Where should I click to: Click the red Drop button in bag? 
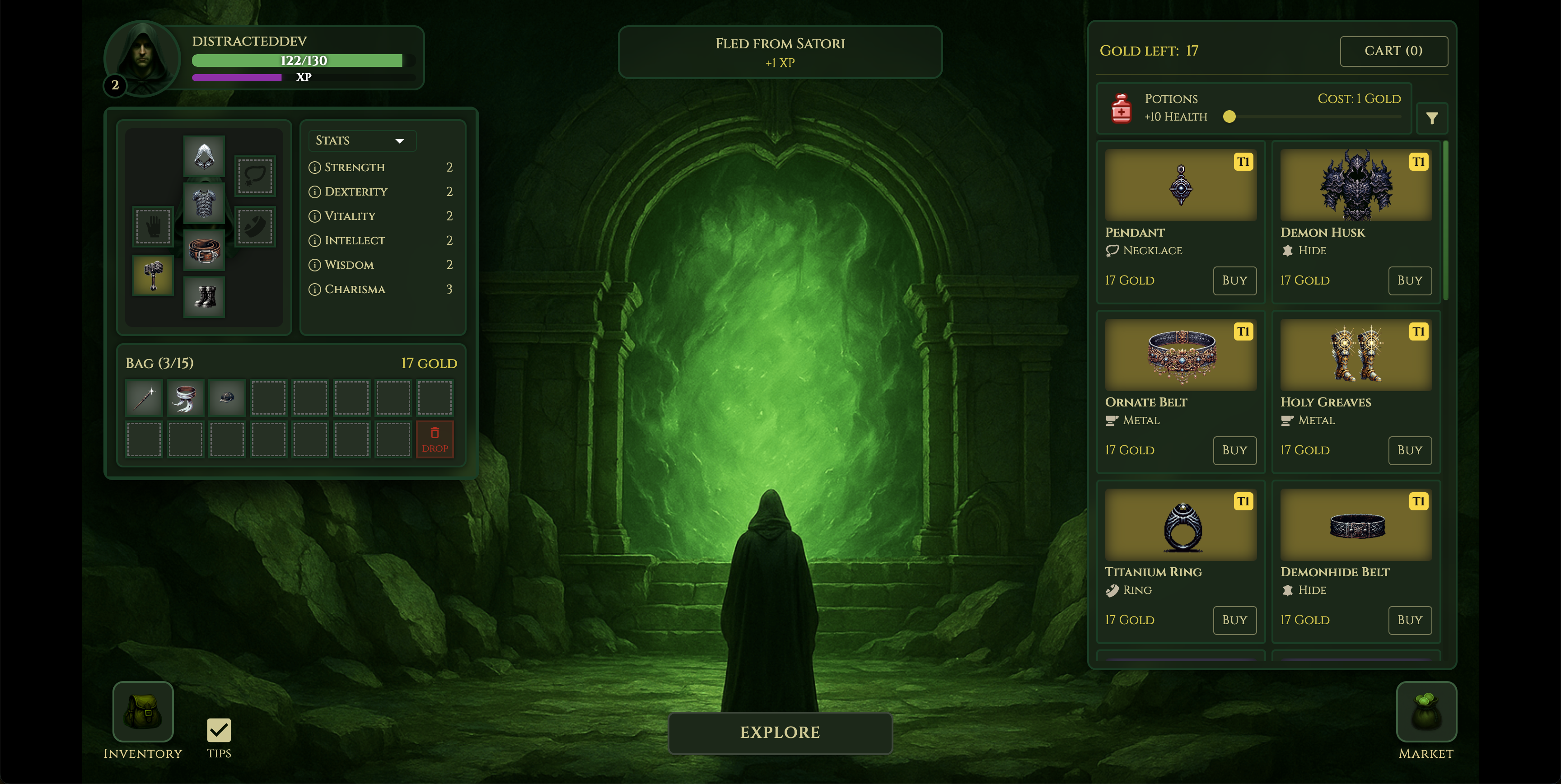click(435, 439)
